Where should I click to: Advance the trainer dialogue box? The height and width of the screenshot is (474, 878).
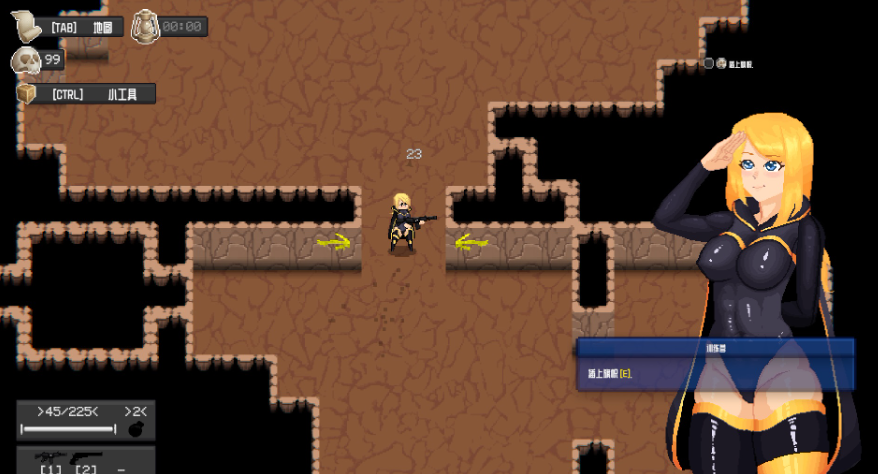715,363
